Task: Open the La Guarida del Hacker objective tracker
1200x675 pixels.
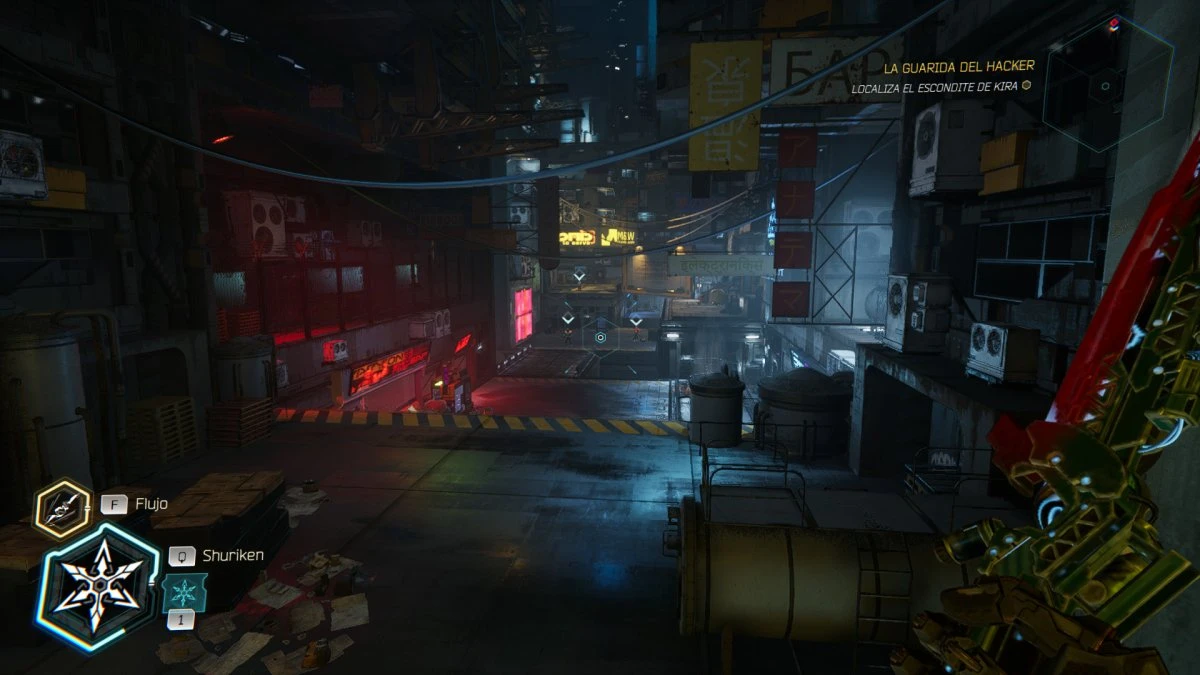Action: (958, 67)
